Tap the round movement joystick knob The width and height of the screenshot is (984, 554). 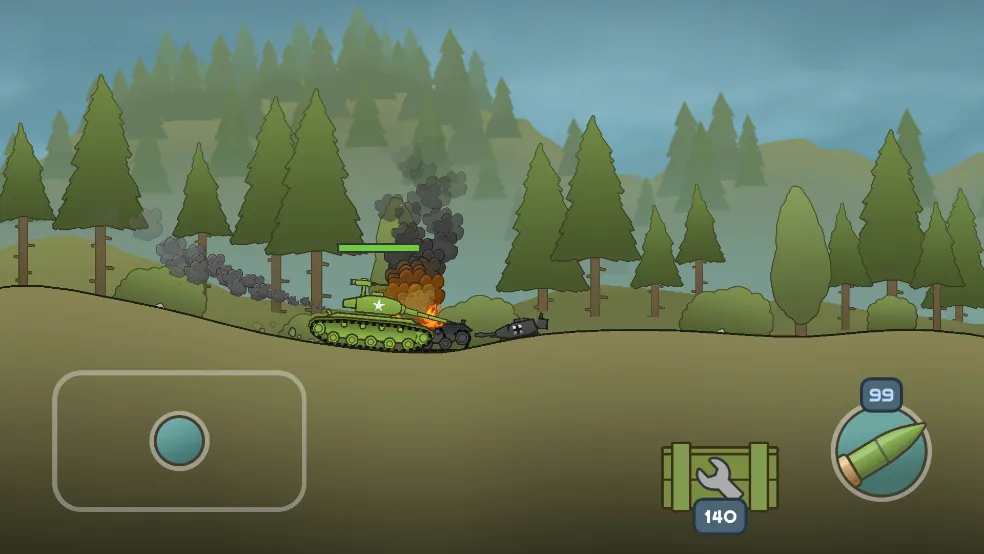[x=180, y=441]
